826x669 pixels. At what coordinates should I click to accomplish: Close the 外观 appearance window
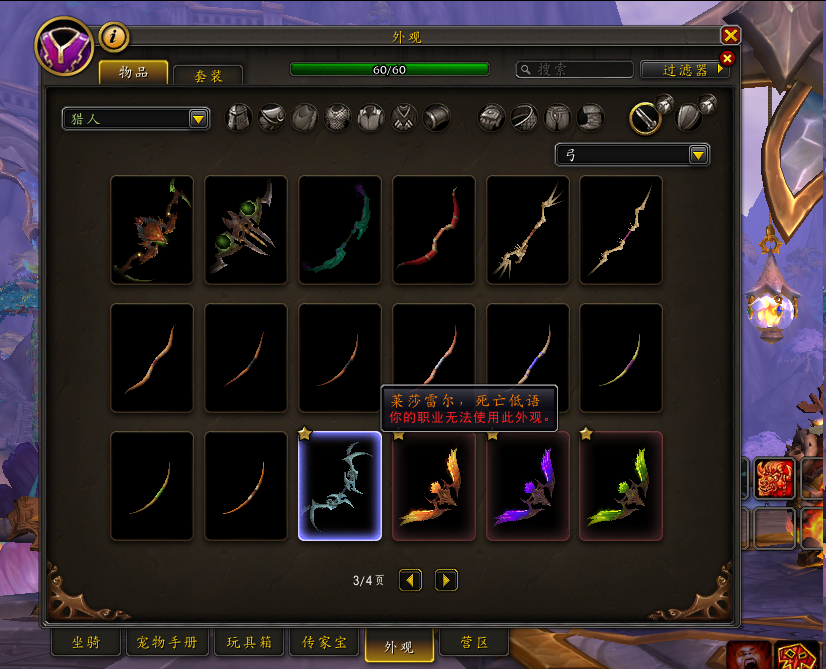(730, 35)
